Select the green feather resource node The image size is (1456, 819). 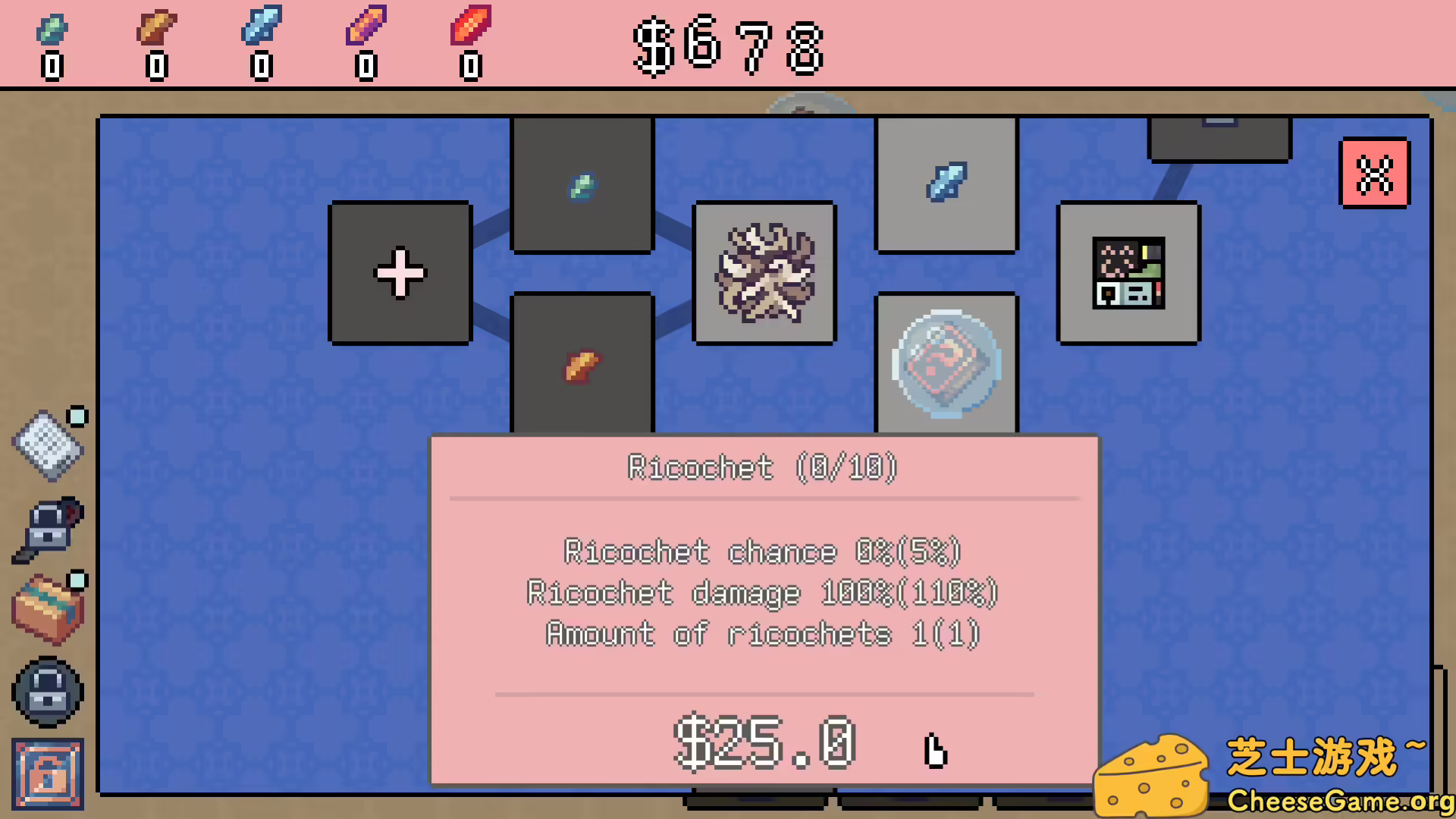click(x=581, y=184)
